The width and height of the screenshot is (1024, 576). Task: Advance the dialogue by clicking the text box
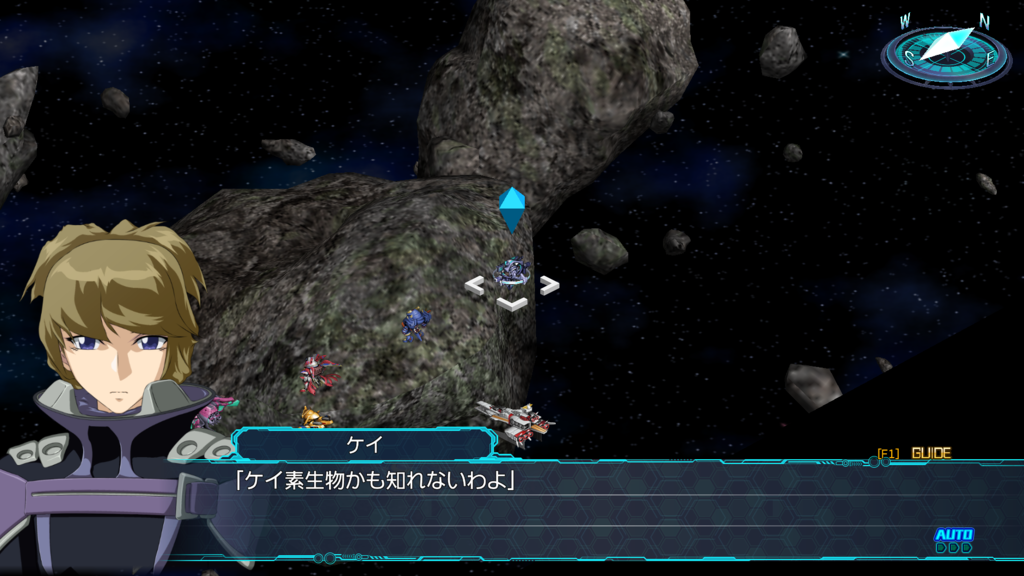pyautogui.click(x=580, y=508)
